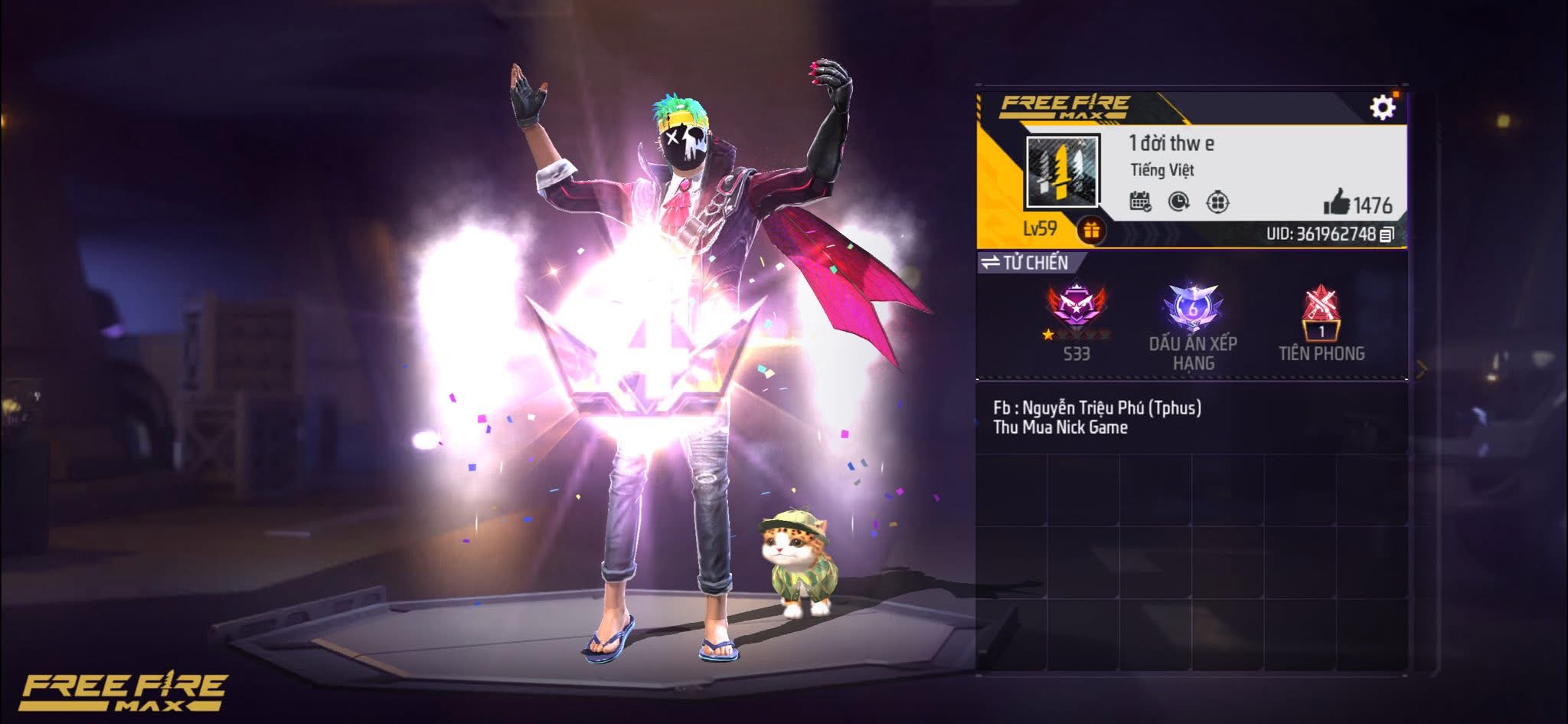
Task: Click the yellow arrow right of the profile panel
Action: [1422, 369]
